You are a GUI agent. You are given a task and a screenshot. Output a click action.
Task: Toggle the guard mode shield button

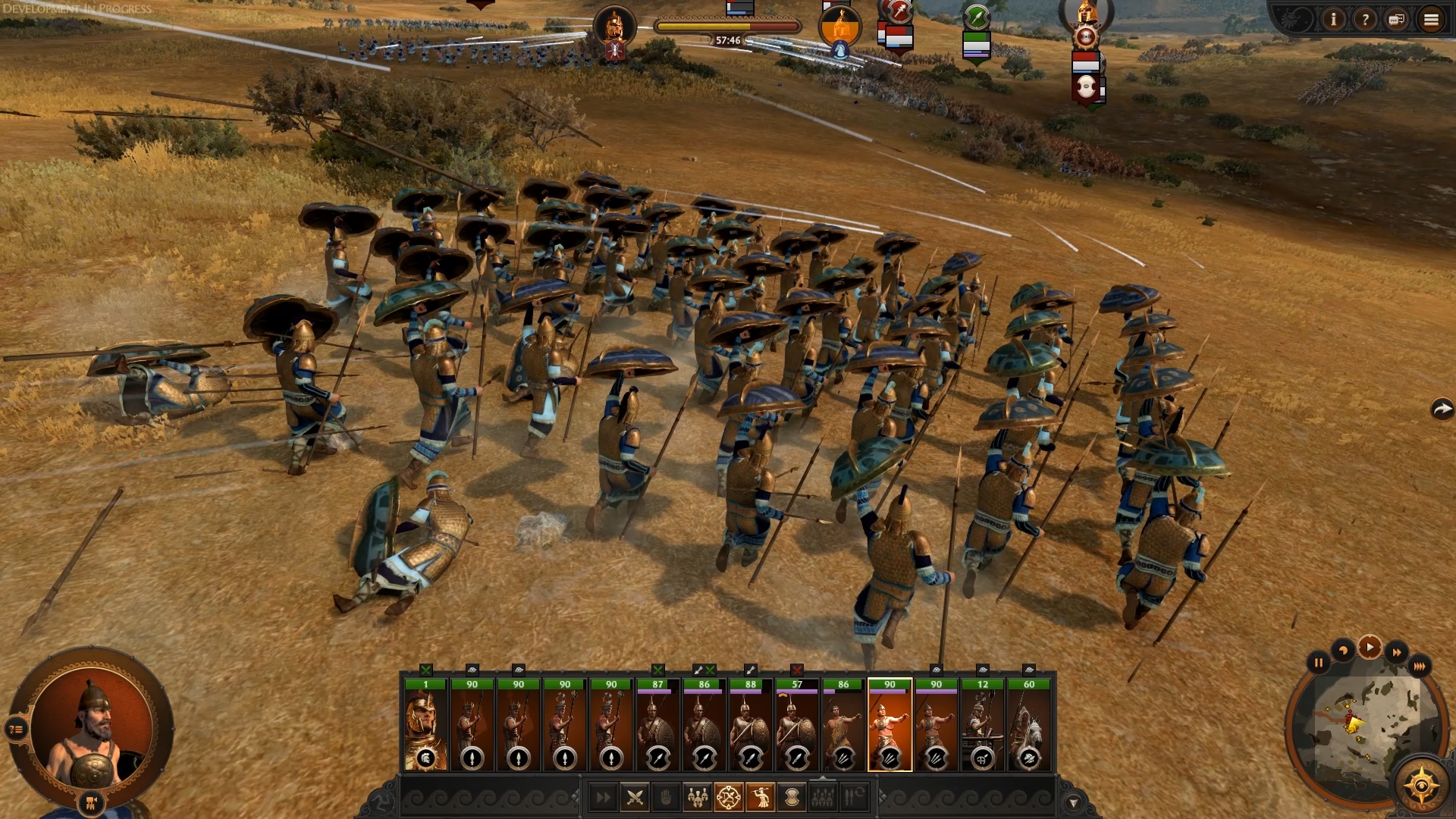tap(791, 797)
